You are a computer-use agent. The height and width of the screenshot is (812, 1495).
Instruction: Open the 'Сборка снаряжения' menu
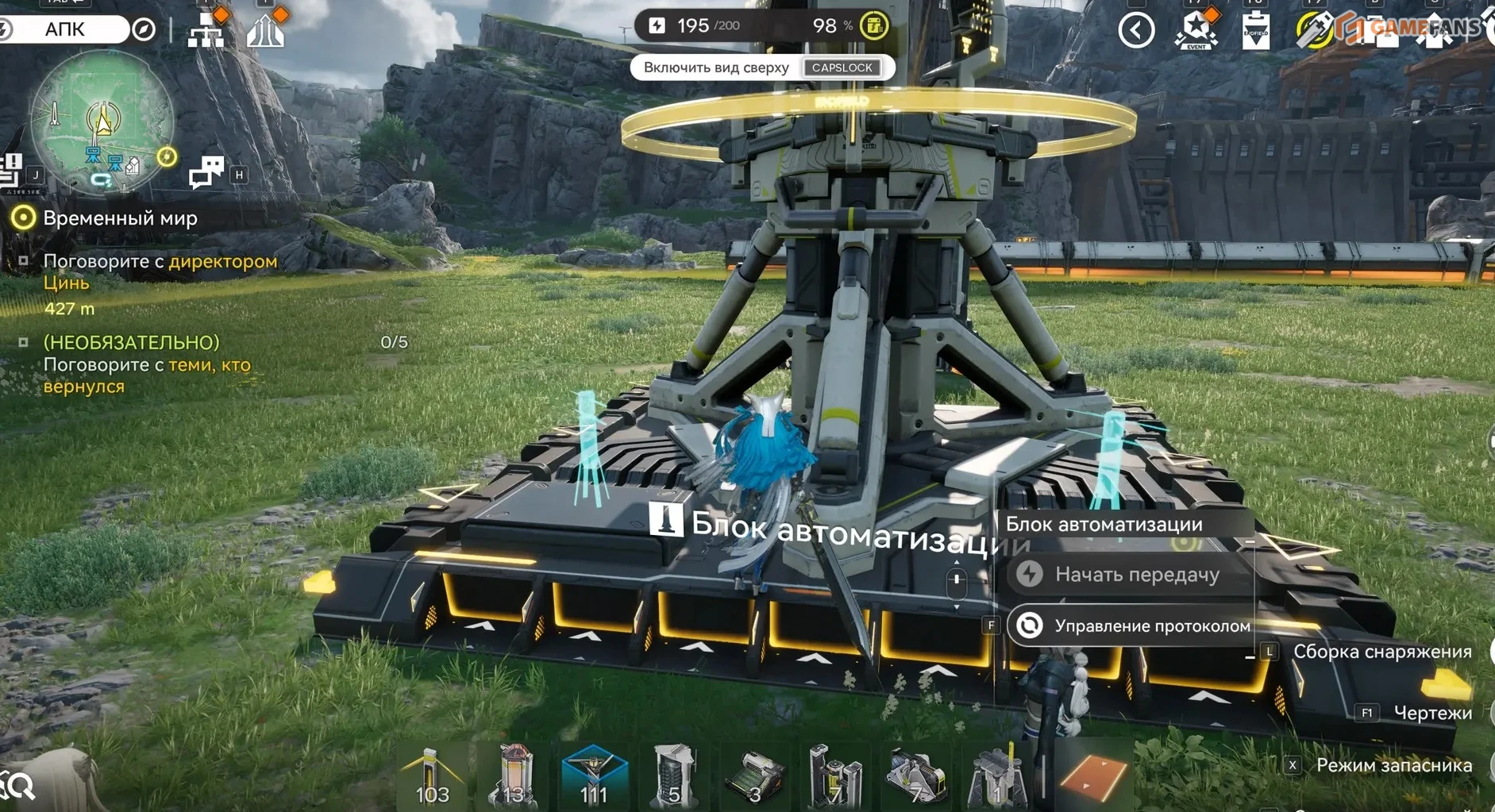[1381, 652]
